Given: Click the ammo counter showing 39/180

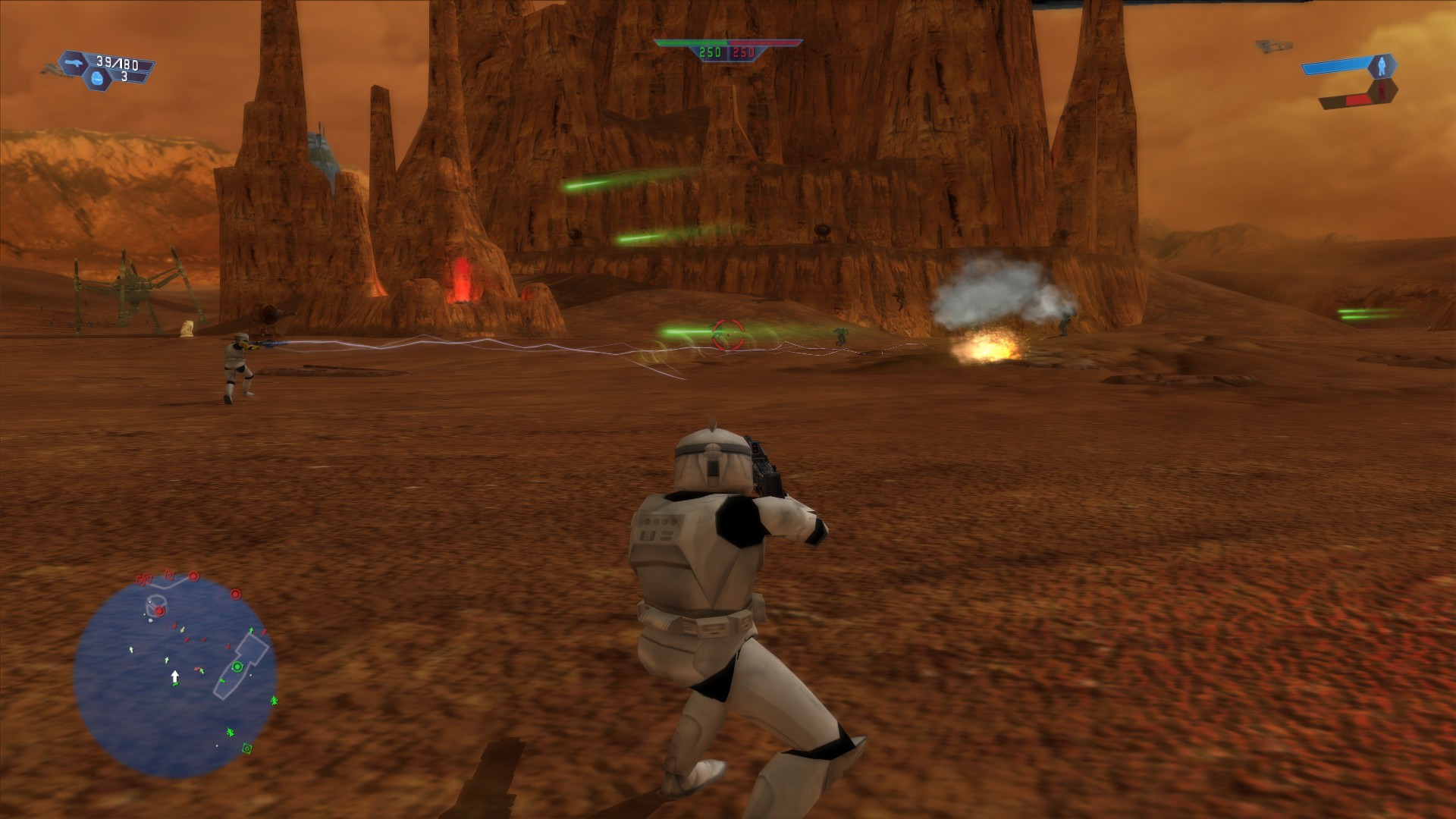Looking at the screenshot, I should pos(116,64).
